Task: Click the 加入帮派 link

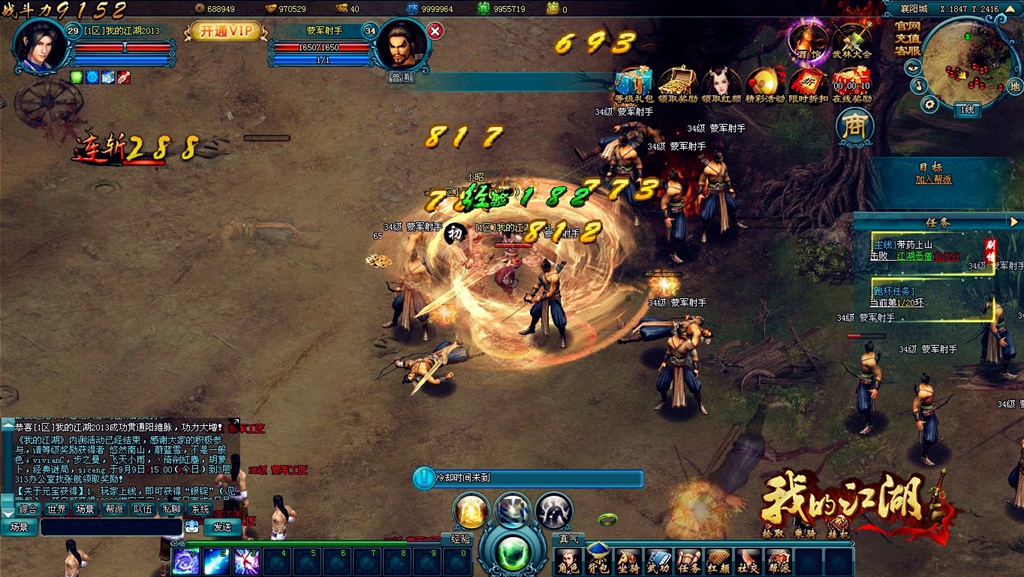Action: click(933, 179)
